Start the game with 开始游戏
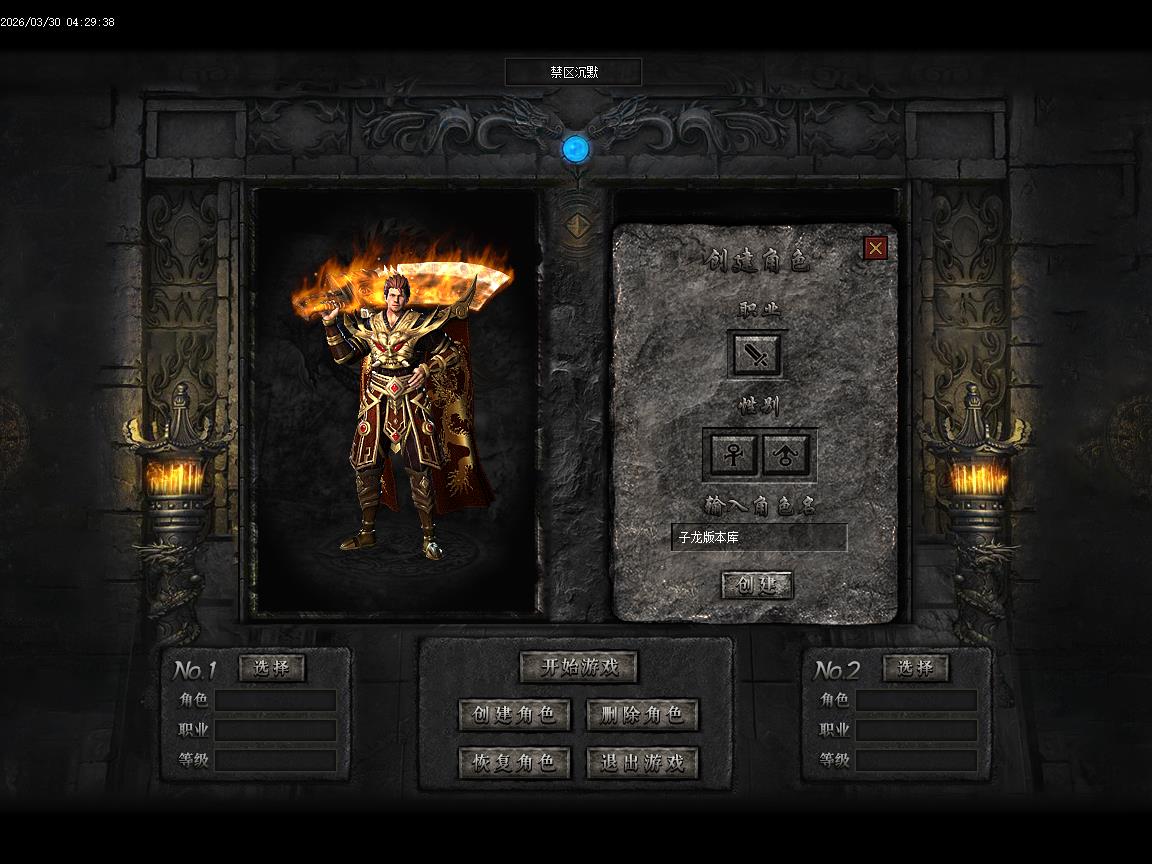The width and height of the screenshot is (1152, 864). 578,667
